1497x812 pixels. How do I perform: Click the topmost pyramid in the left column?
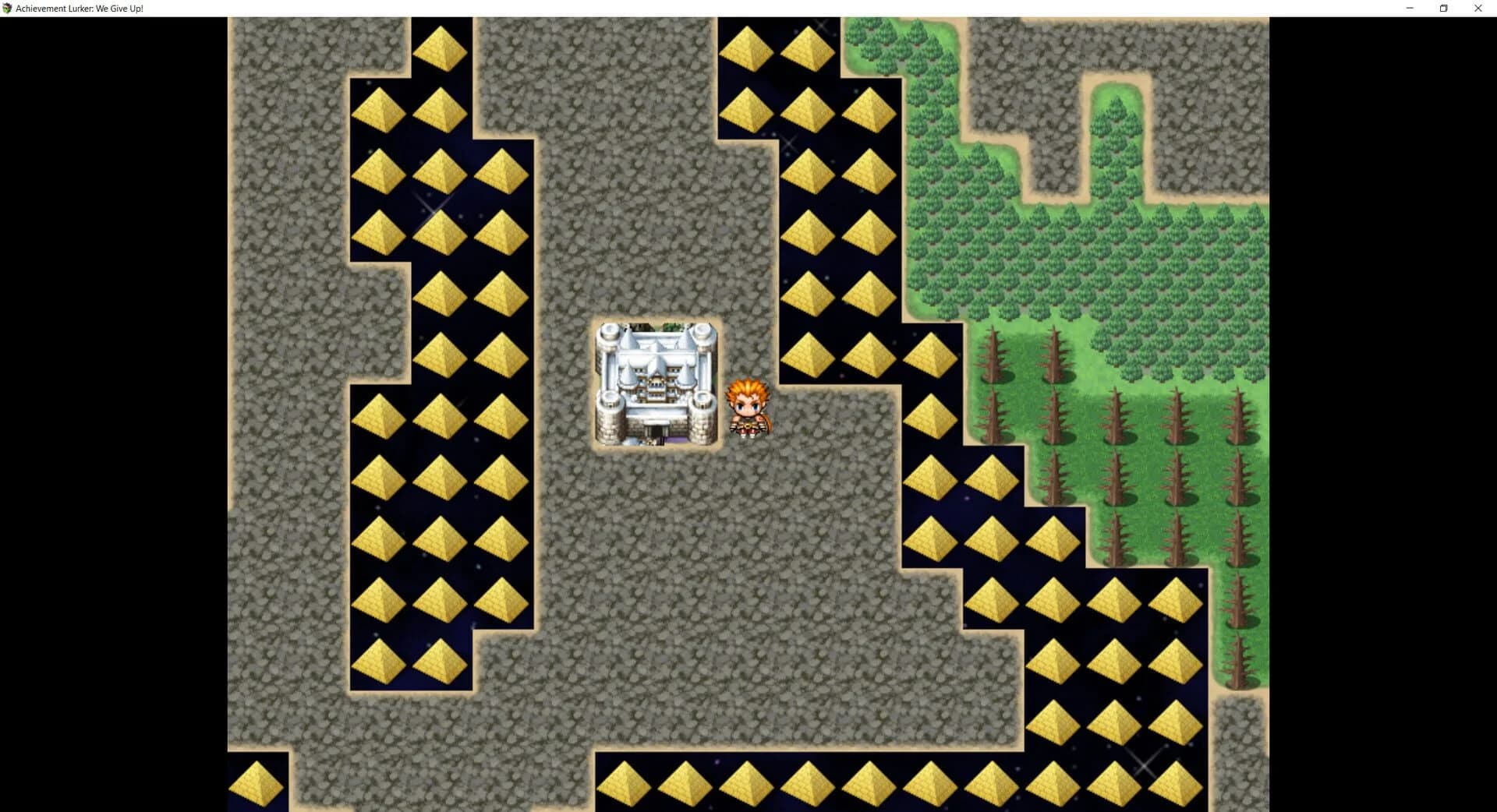pyautogui.click(x=441, y=47)
